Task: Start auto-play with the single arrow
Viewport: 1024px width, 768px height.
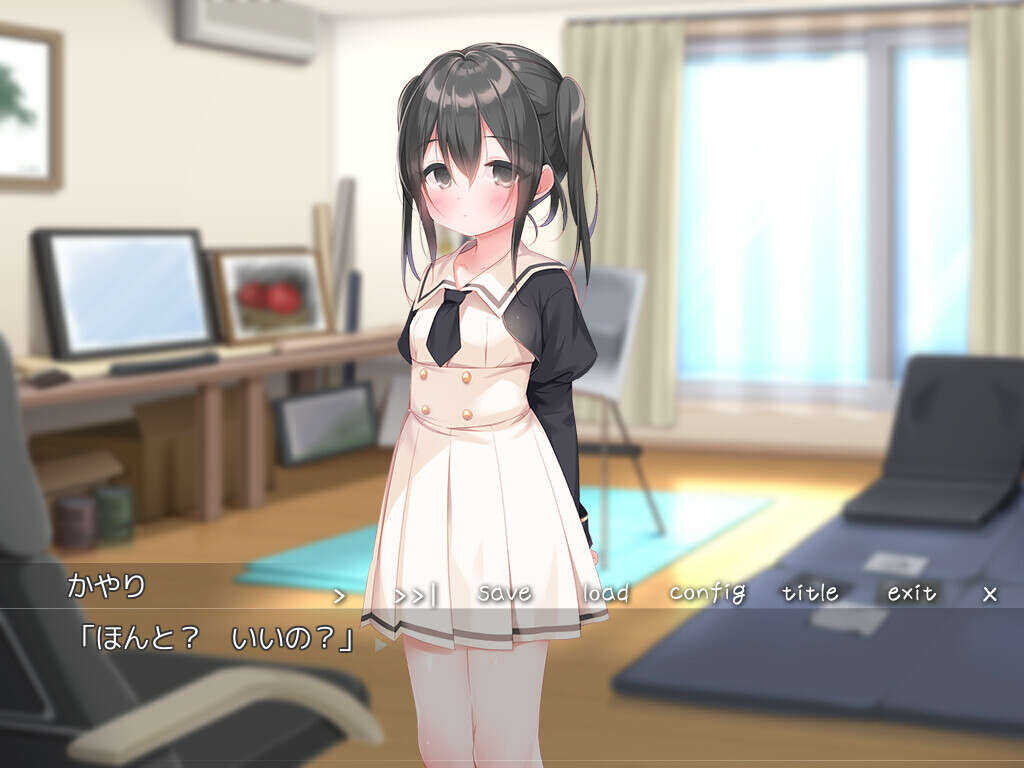Action: [339, 595]
